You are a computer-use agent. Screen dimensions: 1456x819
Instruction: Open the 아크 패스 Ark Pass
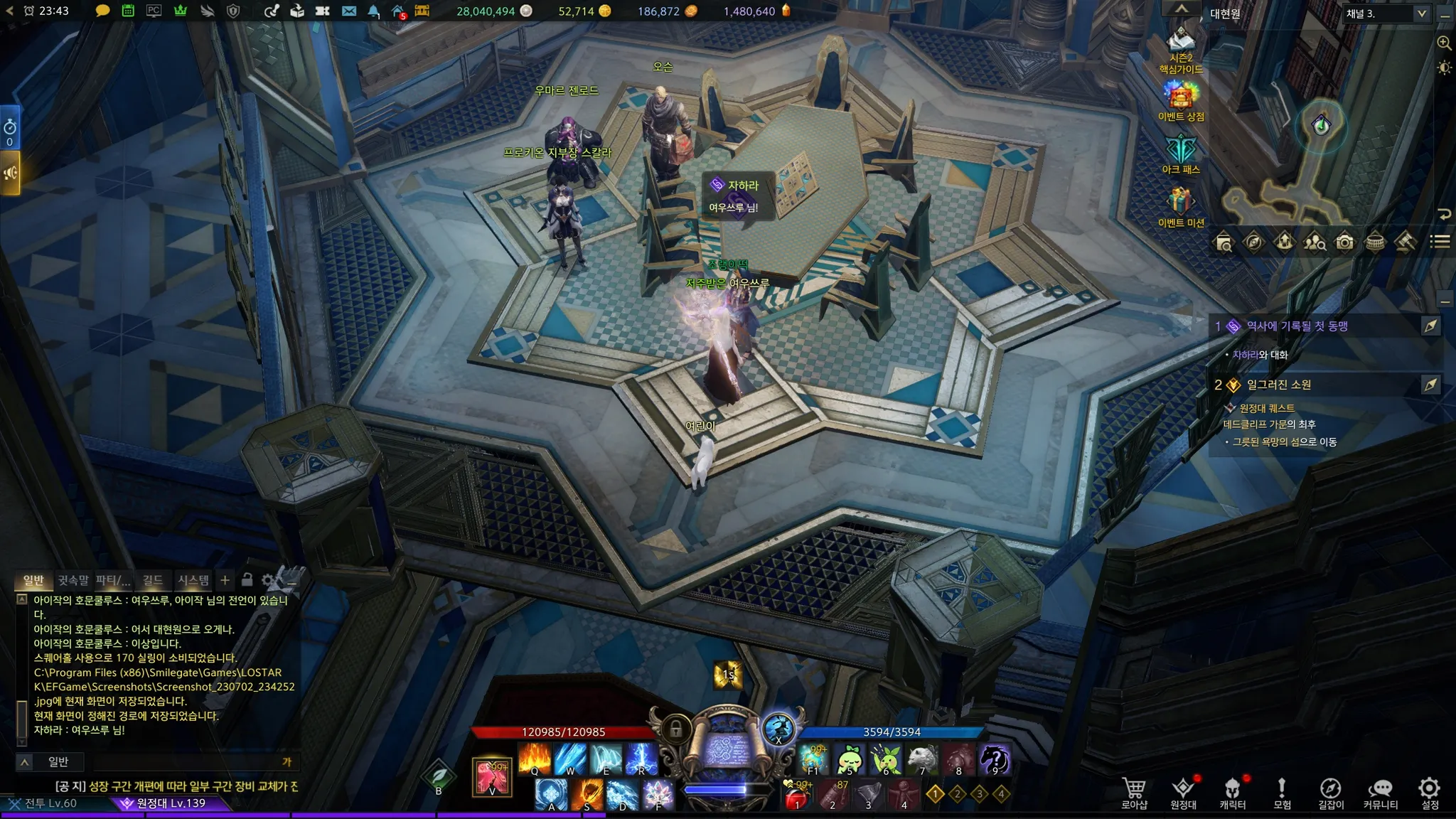pos(1181,154)
